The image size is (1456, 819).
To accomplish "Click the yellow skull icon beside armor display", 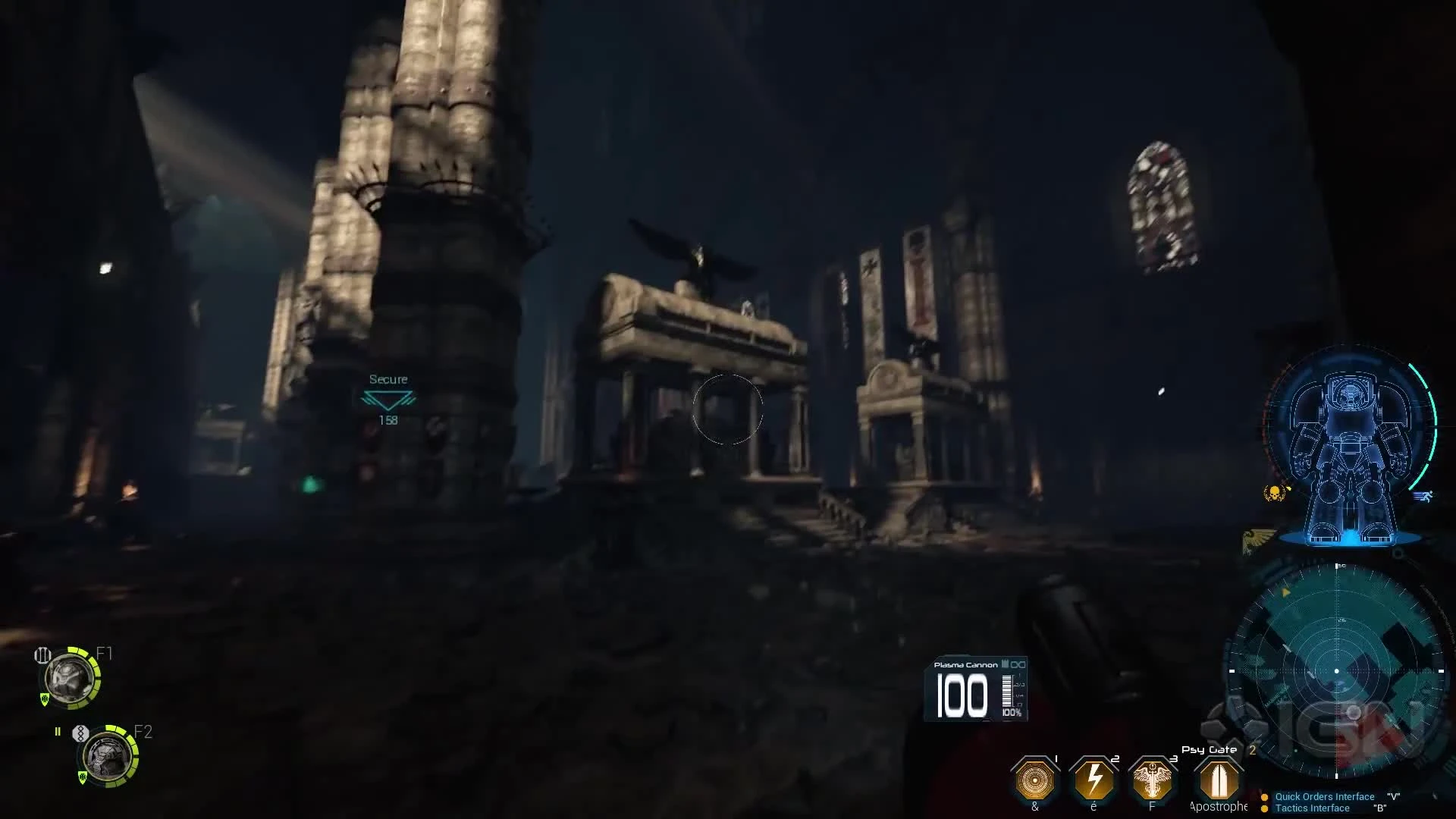I will [1274, 494].
